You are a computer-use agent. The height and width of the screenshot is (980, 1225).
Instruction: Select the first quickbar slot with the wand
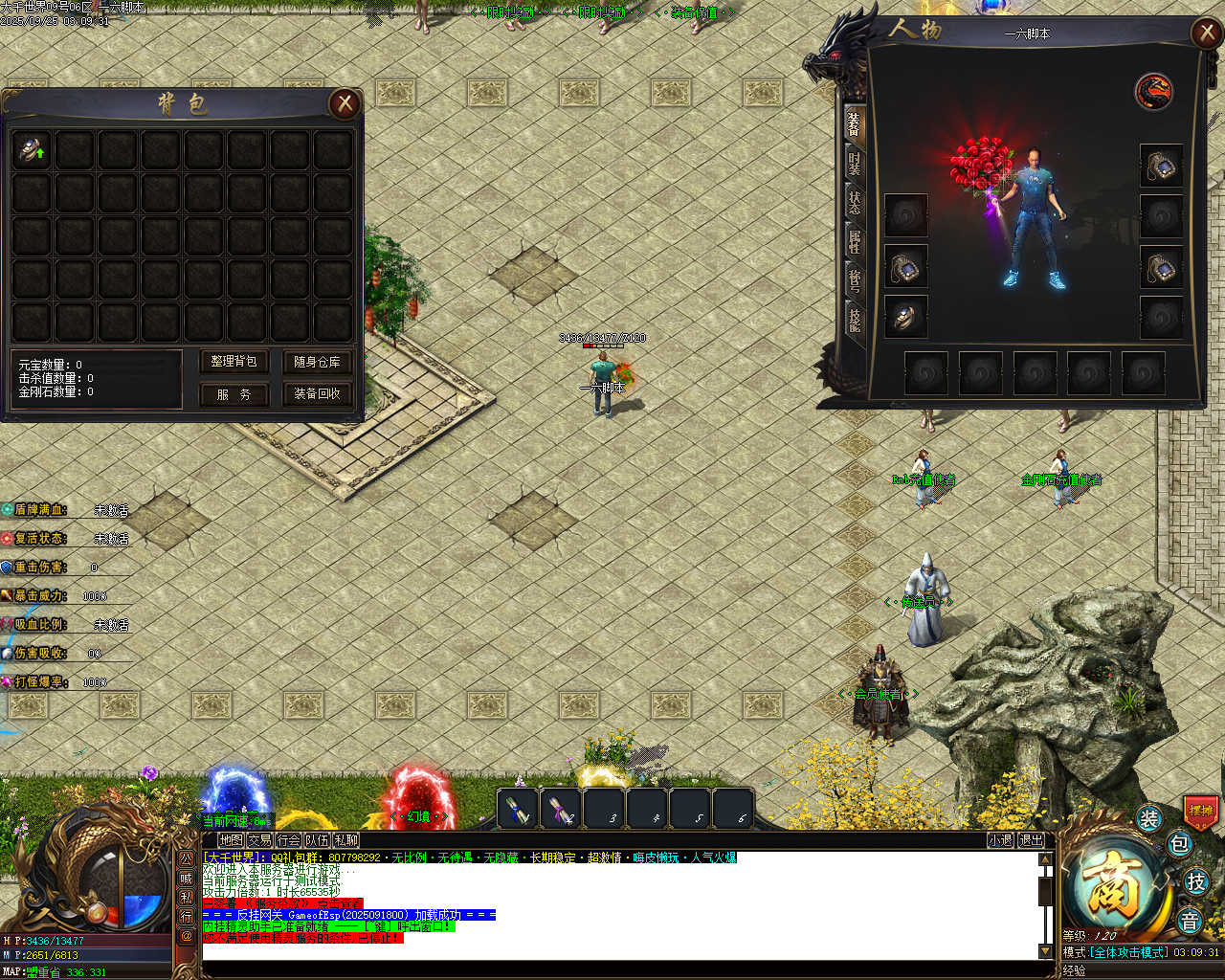[x=520, y=809]
